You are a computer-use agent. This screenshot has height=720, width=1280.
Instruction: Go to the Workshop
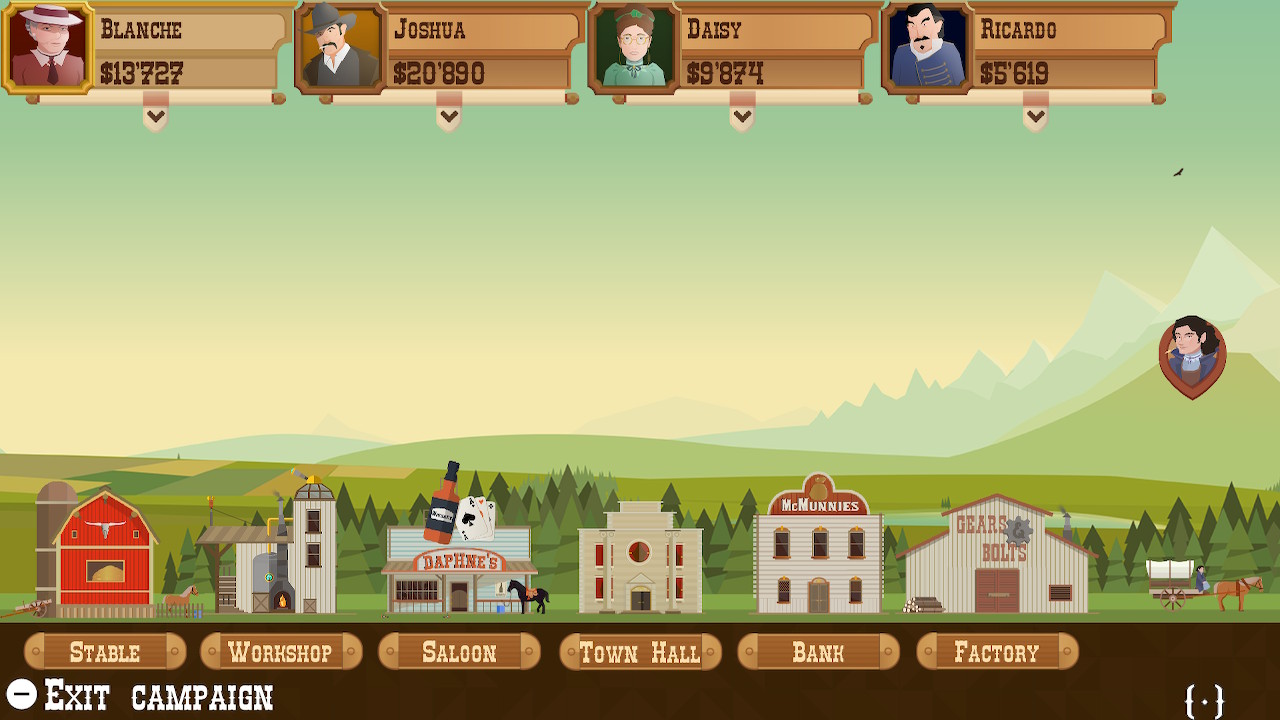tap(281, 653)
